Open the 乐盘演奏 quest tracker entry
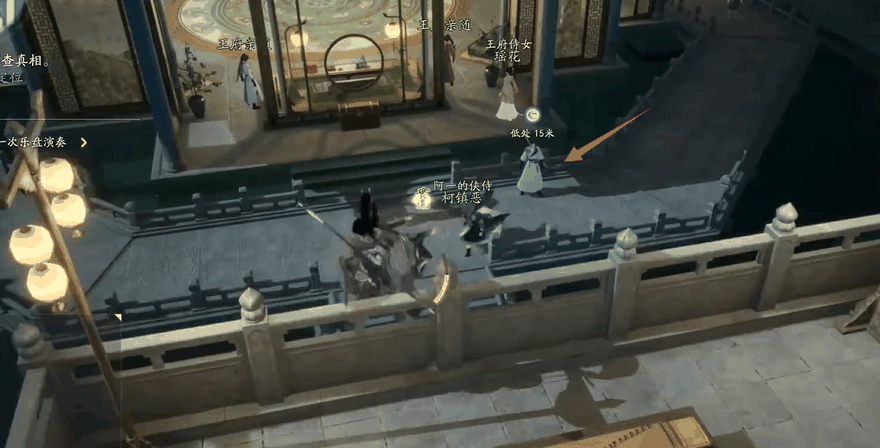880x448 pixels. click(x=40, y=142)
